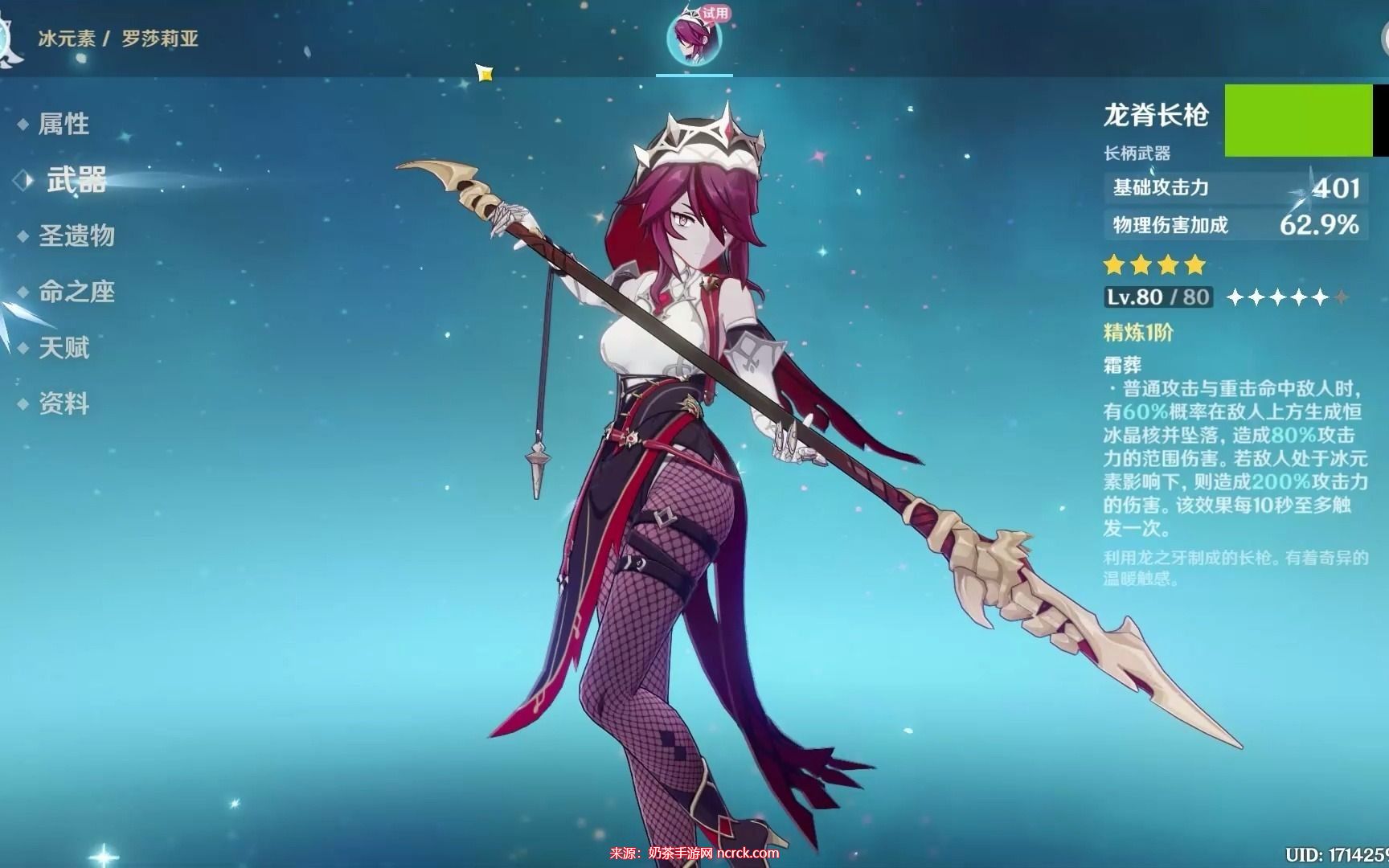Select the 武器 weapon menu entry
Image resolution: width=1389 pixels, height=868 pixels.
76,180
